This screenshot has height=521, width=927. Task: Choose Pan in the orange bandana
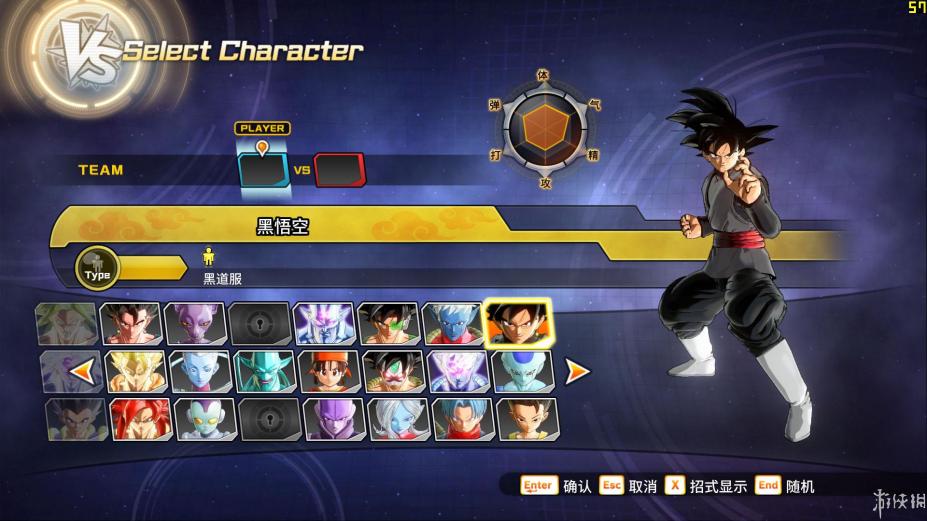click(324, 371)
